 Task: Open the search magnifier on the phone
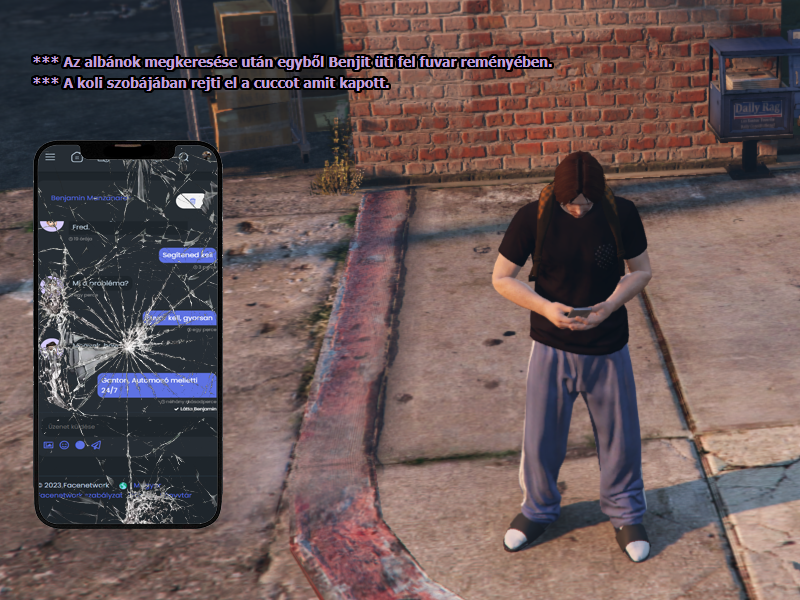[x=183, y=157]
